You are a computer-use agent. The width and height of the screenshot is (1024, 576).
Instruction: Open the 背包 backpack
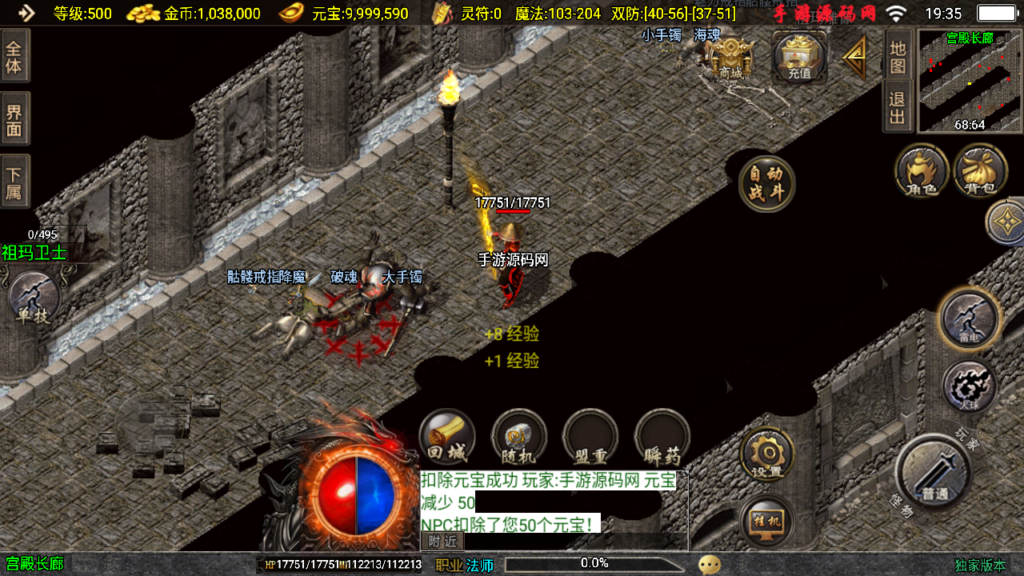point(980,171)
